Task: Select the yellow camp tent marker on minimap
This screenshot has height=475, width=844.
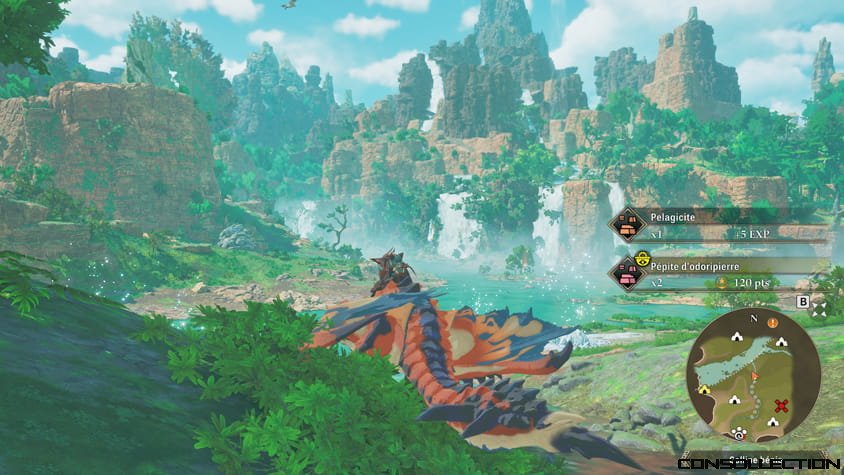Action: 704,388
